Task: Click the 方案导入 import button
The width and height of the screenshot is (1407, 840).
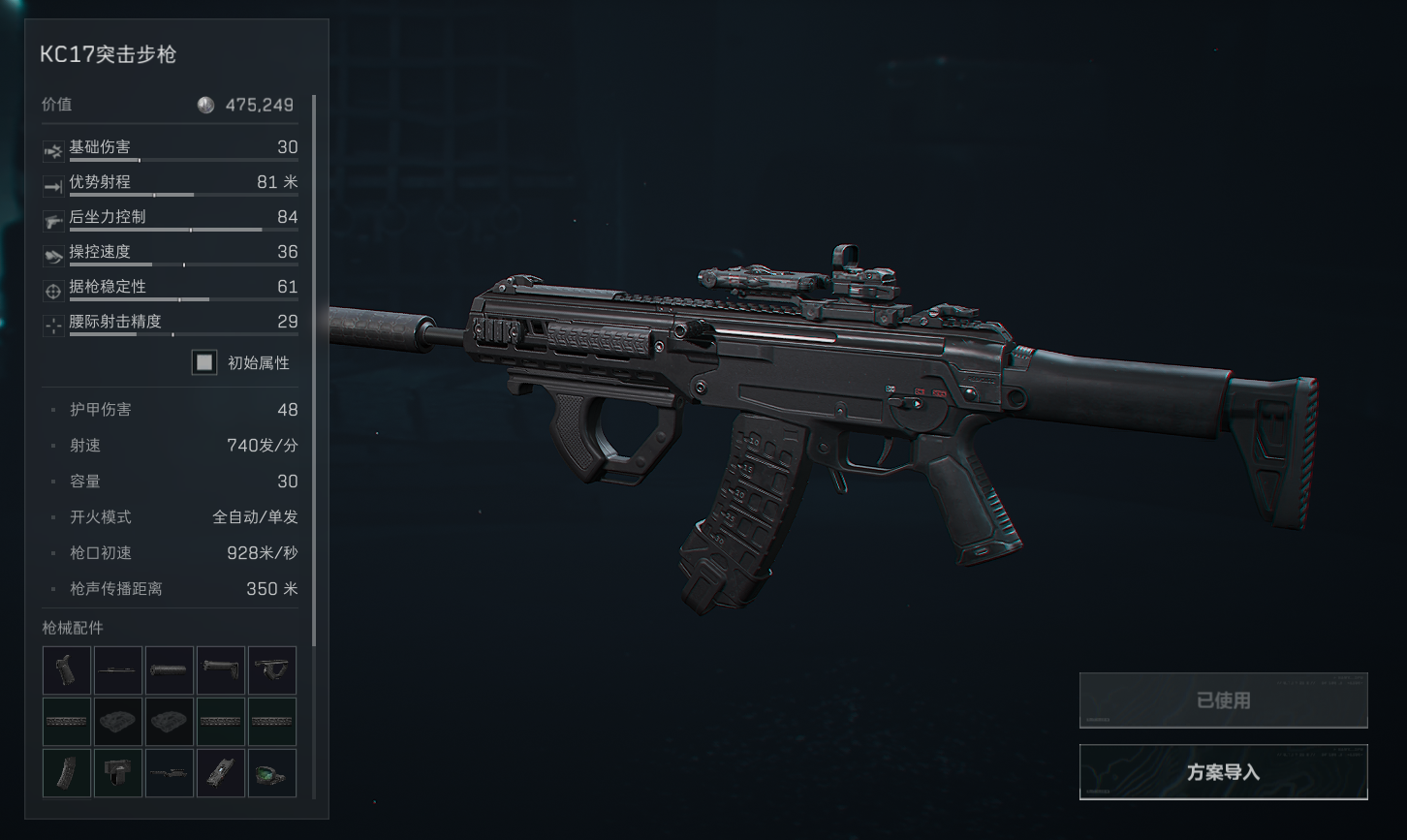Action: 1223,772
